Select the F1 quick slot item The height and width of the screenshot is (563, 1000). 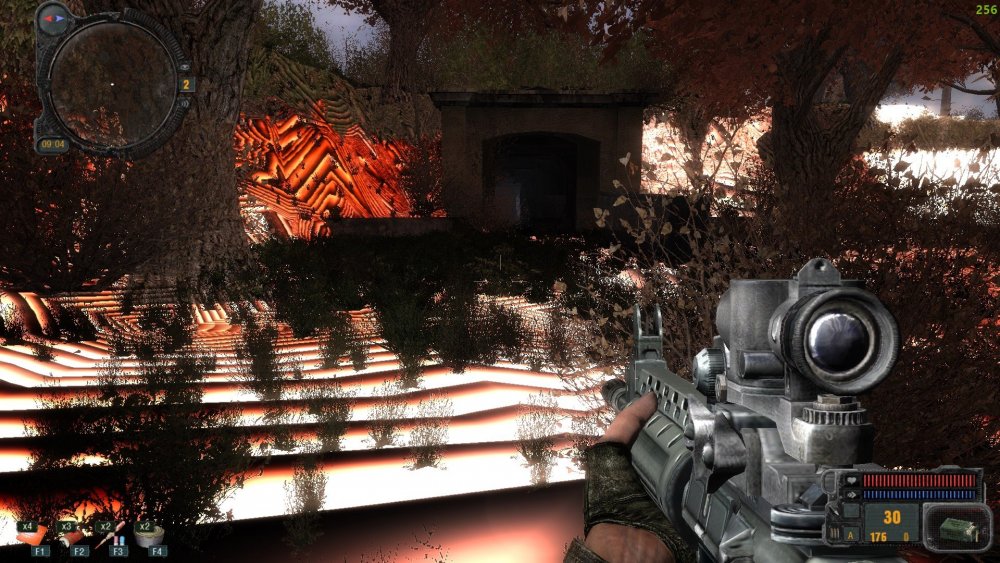38,536
